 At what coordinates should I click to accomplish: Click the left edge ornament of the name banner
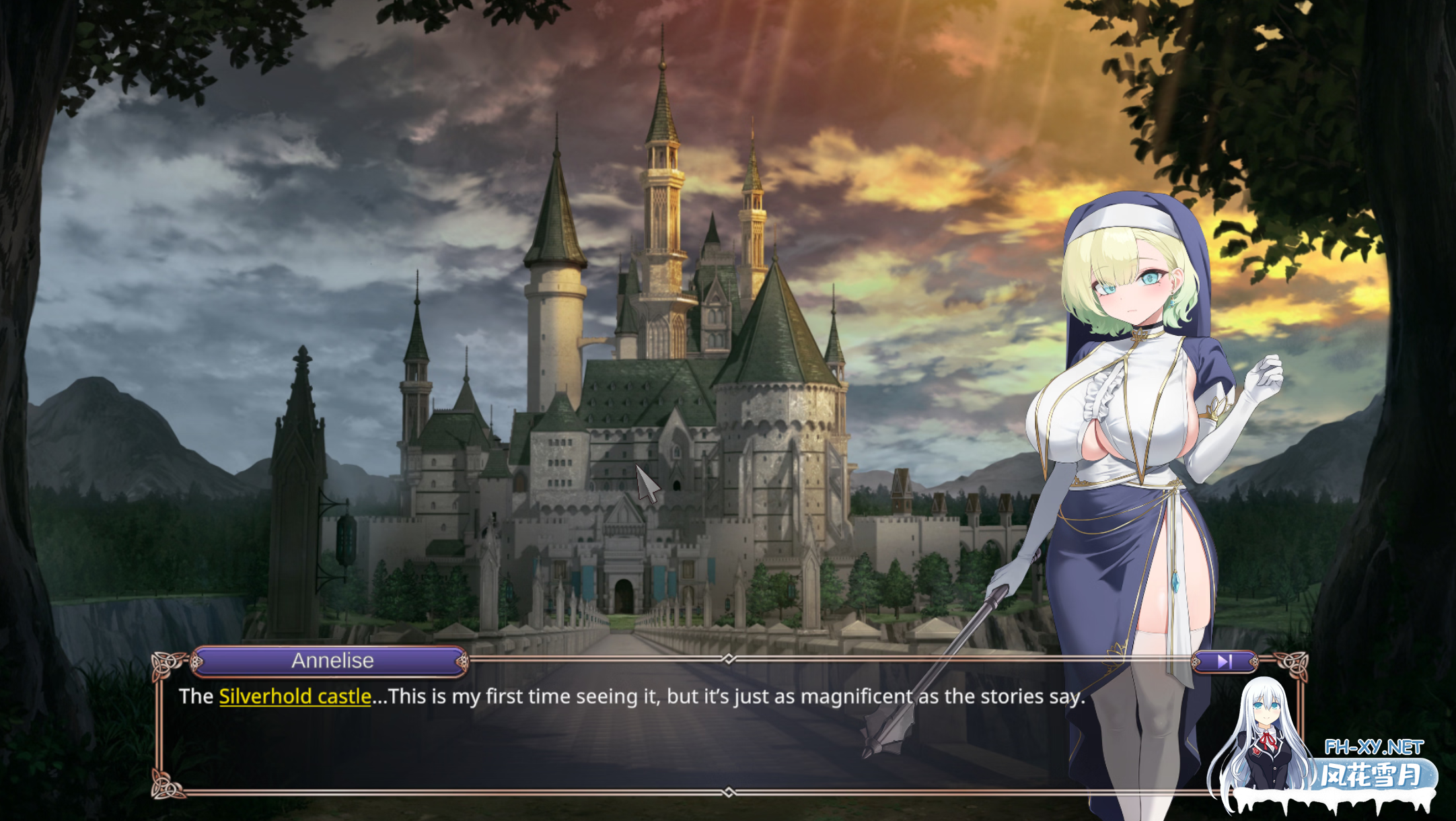click(x=196, y=662)
